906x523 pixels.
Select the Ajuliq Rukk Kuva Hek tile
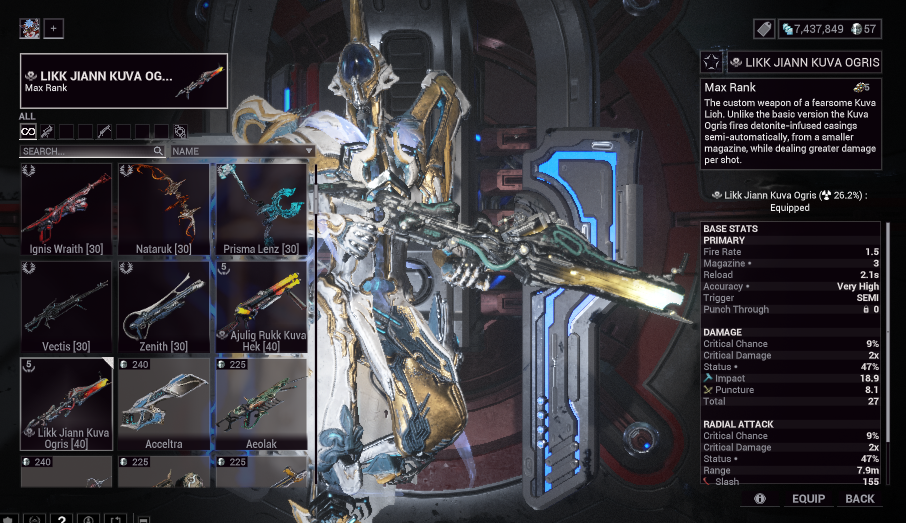pos(260,307)
